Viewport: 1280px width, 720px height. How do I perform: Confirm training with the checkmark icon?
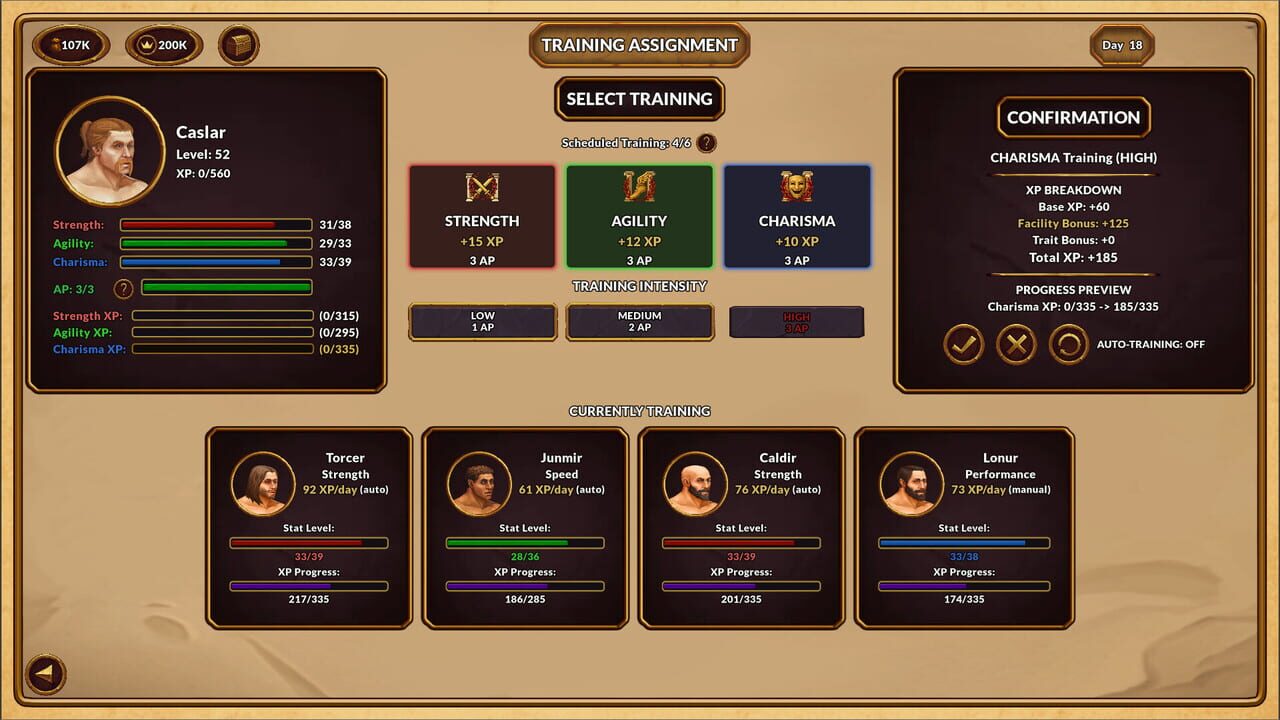pyautogui.click(x=963, y=343)
